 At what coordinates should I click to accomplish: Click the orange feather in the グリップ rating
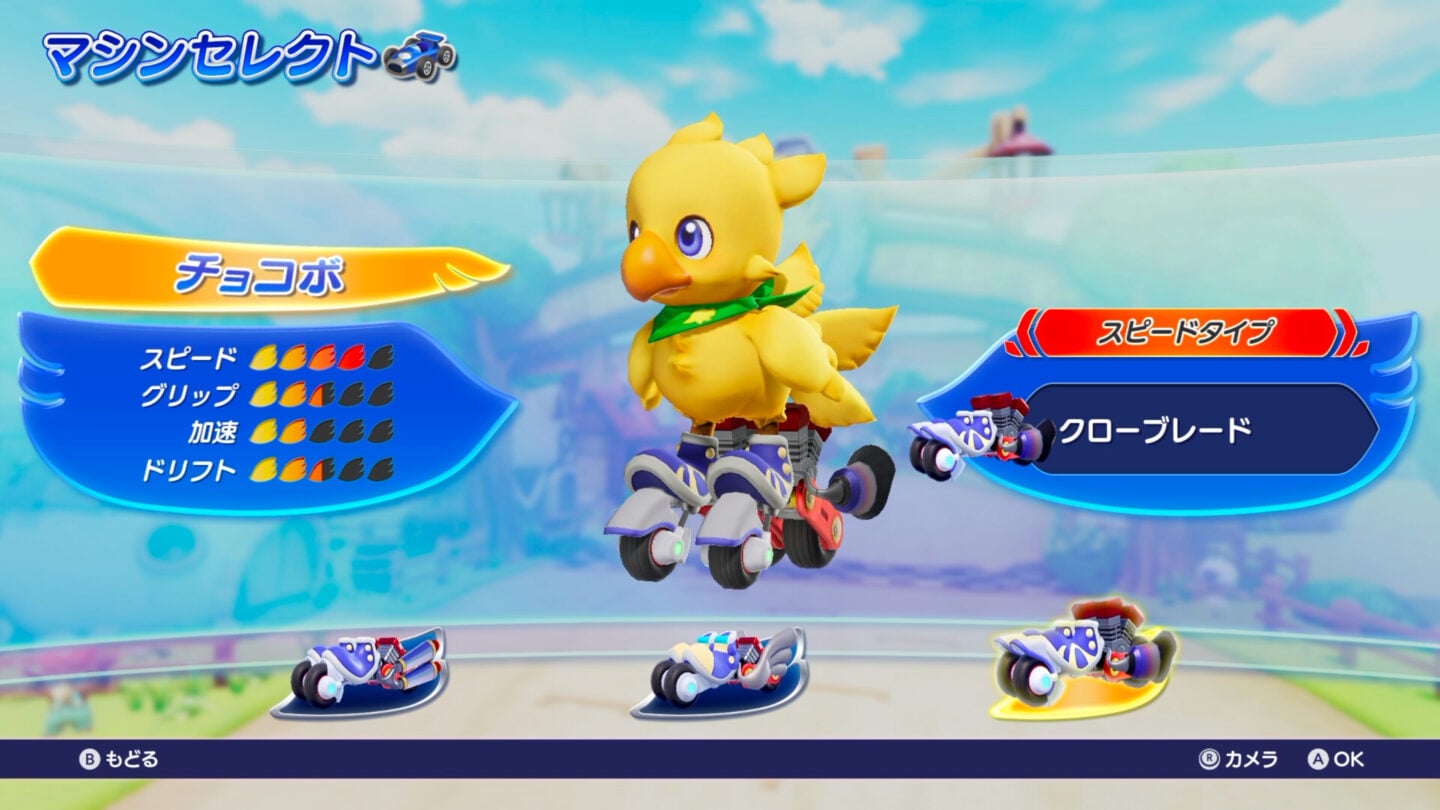click(x=295, y=394)
